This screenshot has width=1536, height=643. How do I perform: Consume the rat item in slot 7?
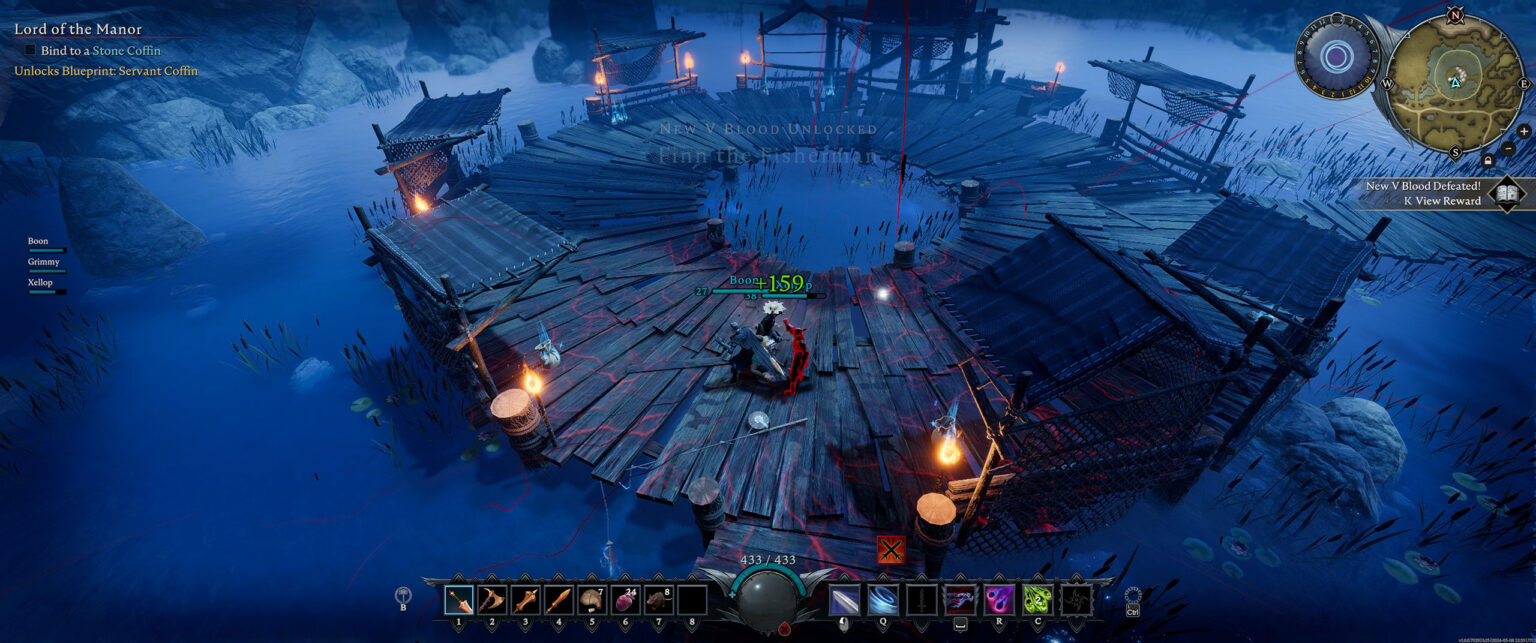658,600
